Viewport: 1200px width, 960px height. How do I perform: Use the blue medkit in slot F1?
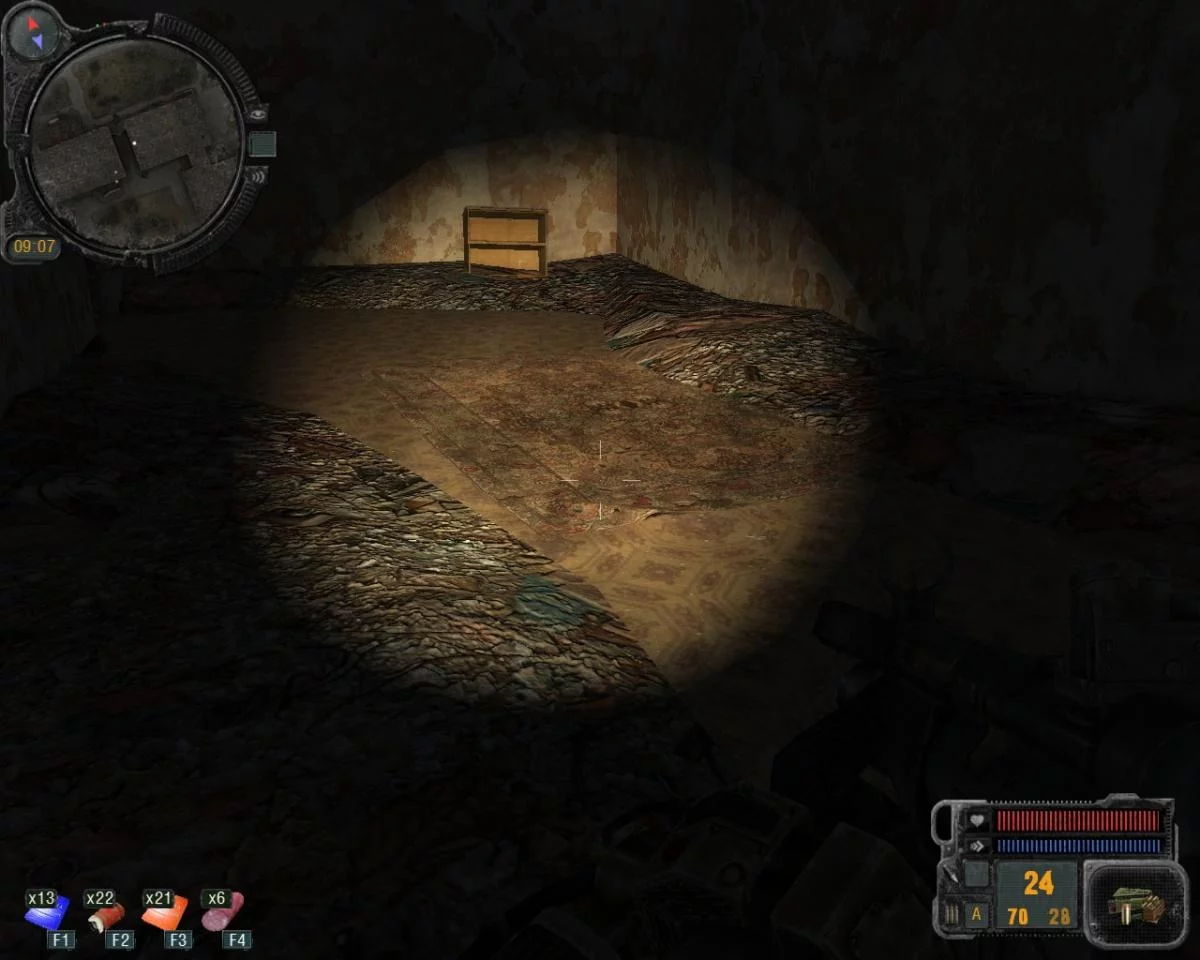click(x=46, y=913)
